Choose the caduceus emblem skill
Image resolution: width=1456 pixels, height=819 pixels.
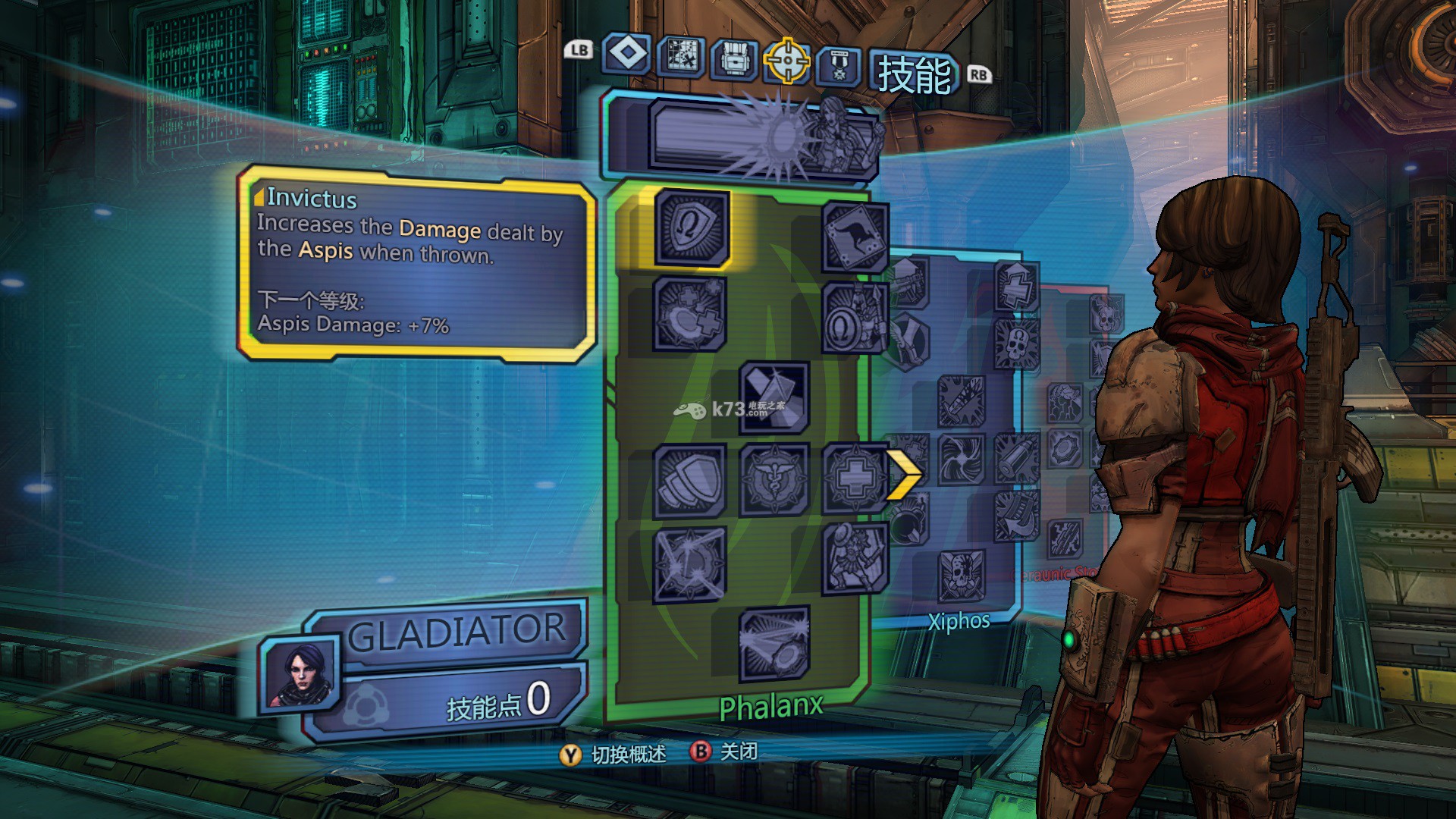pos(773,479)
